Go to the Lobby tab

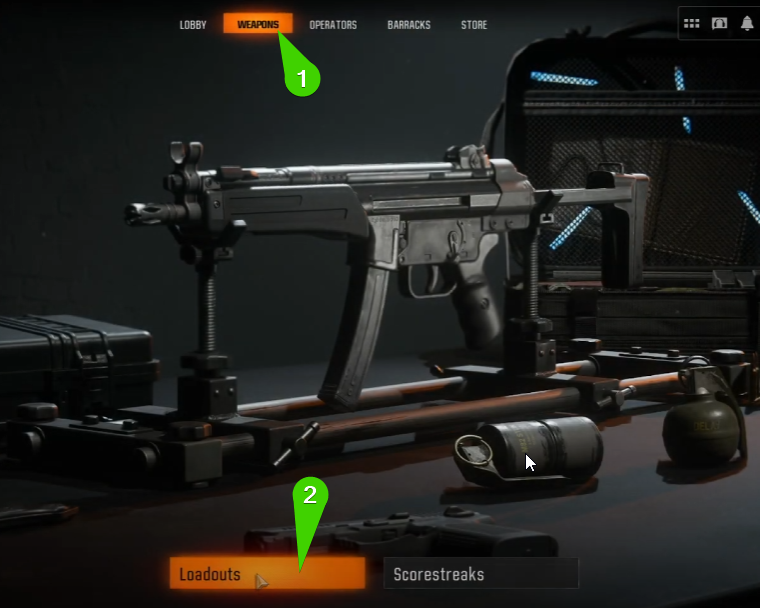tap(193, 25)
